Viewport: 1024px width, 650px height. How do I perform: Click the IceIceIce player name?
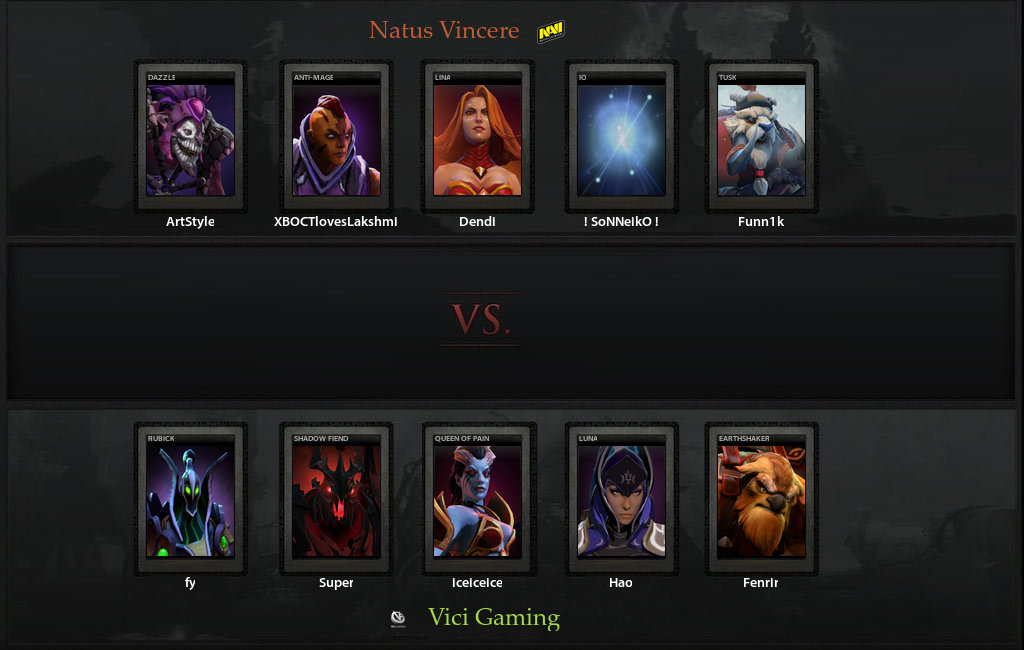[x=478, y=583]
